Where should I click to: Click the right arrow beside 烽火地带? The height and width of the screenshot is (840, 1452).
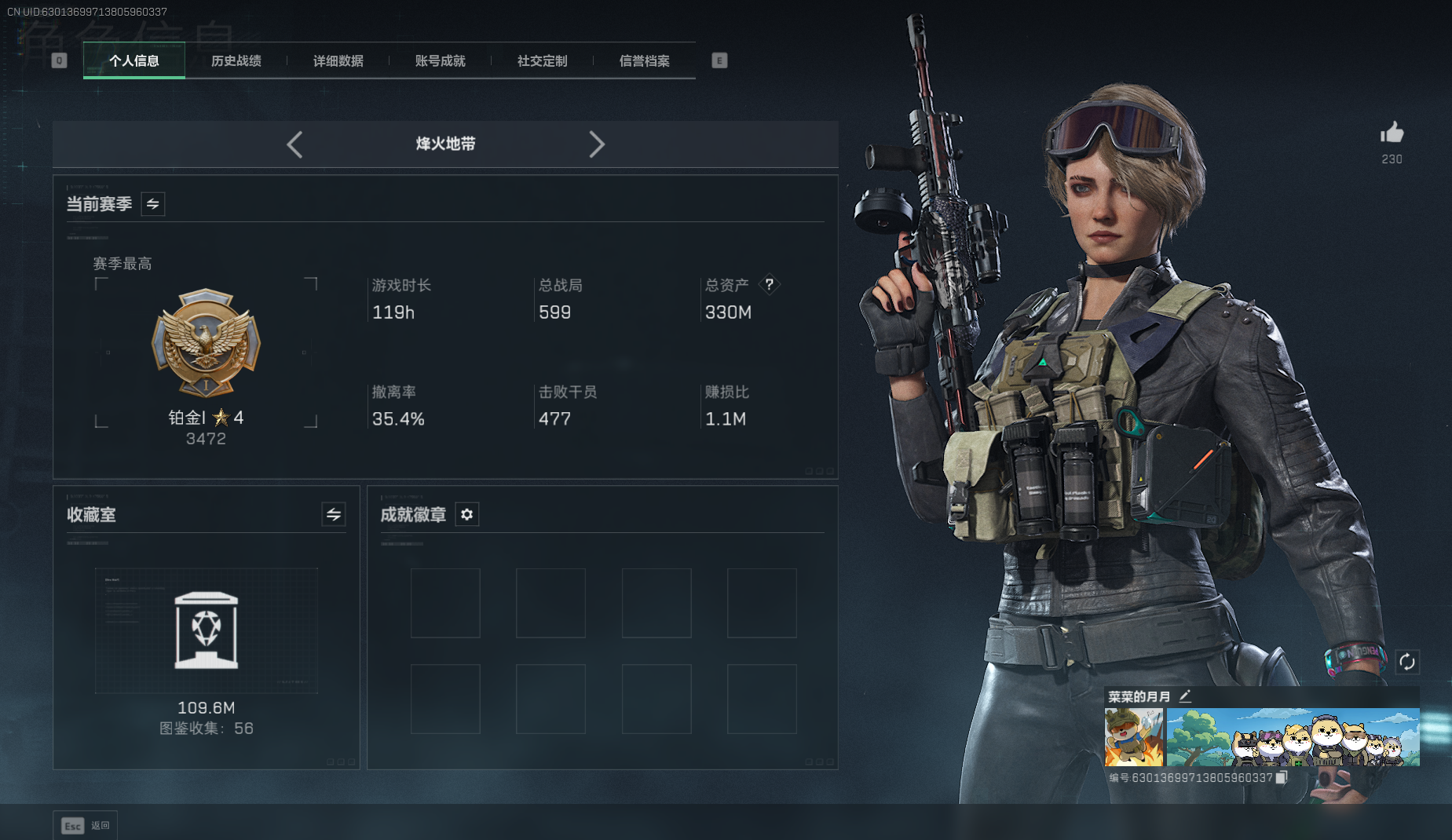598,144
